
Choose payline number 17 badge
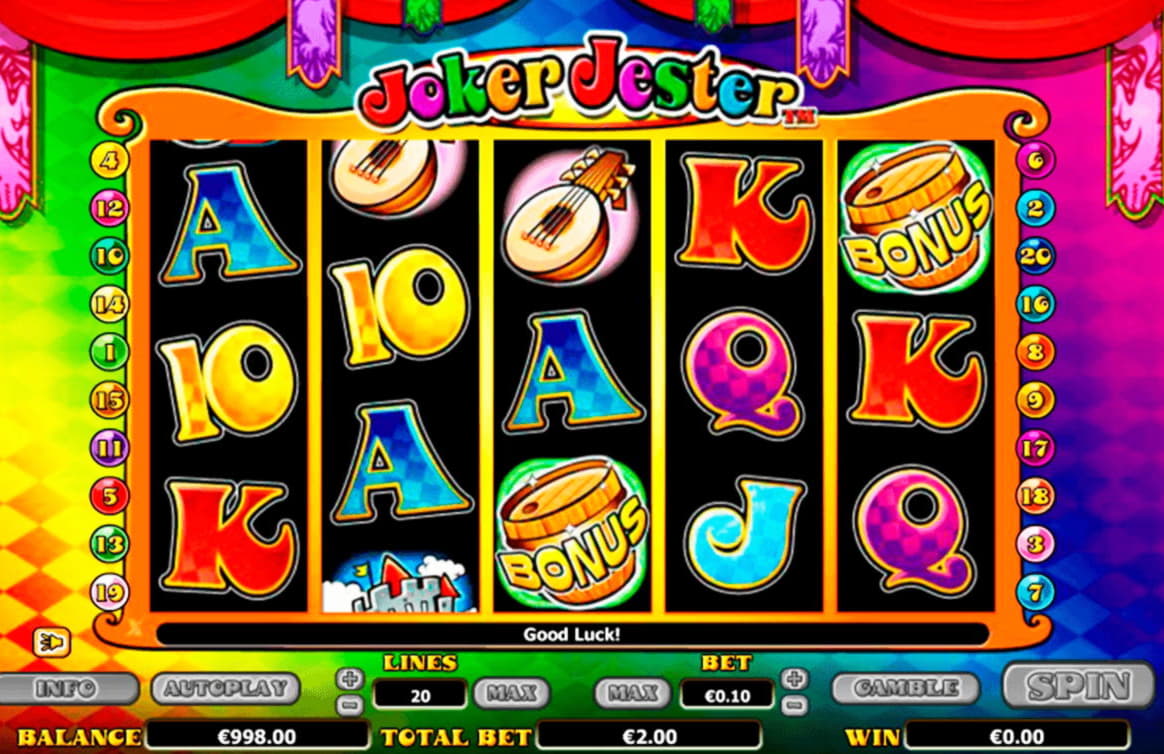1036,448
